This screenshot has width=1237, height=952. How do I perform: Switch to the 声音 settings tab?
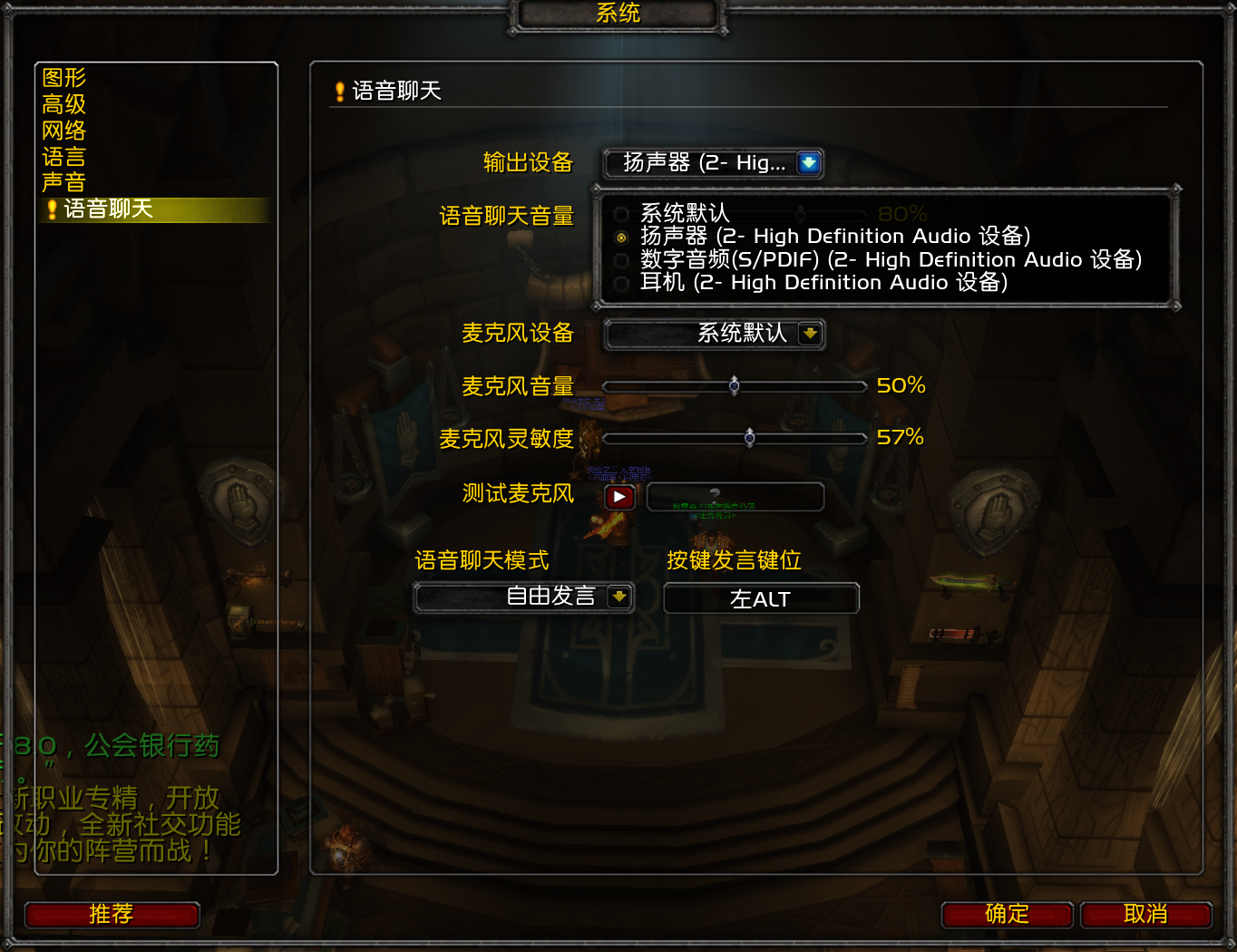coord(62,183)
